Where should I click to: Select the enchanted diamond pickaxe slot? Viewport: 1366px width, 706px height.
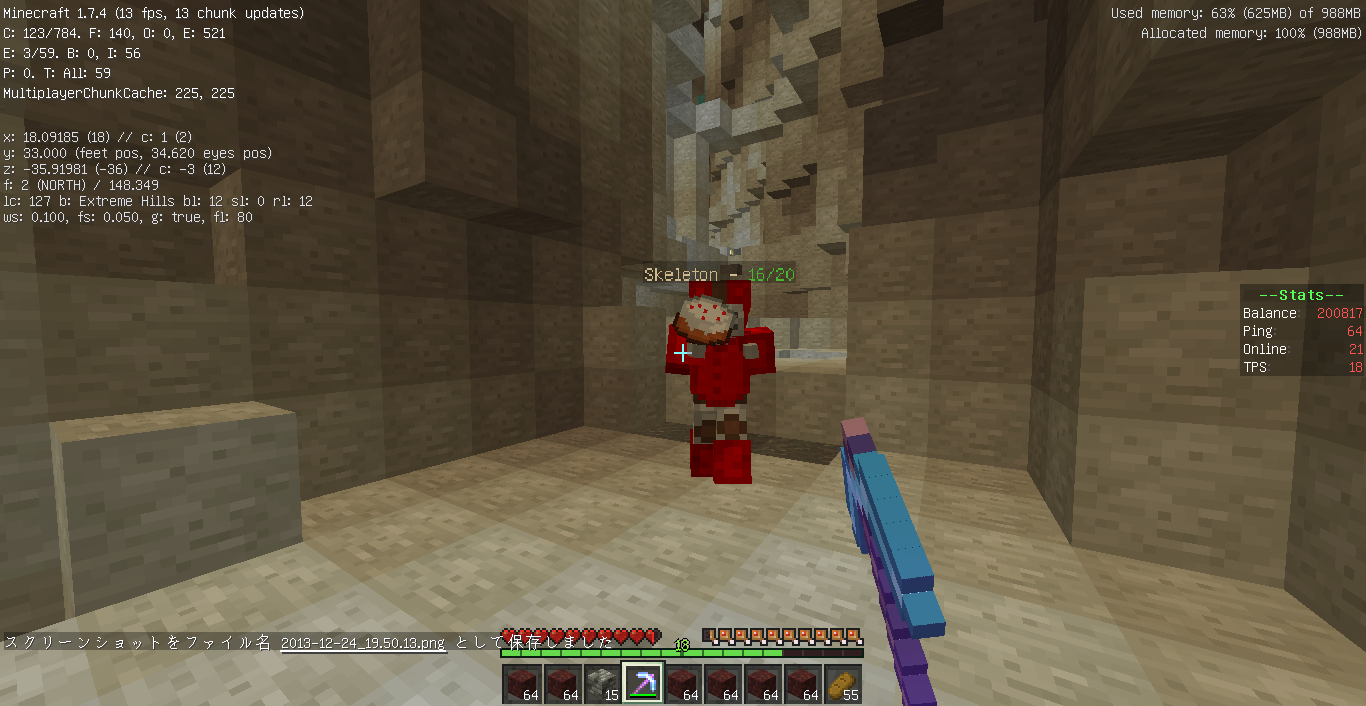pos(642,683)
